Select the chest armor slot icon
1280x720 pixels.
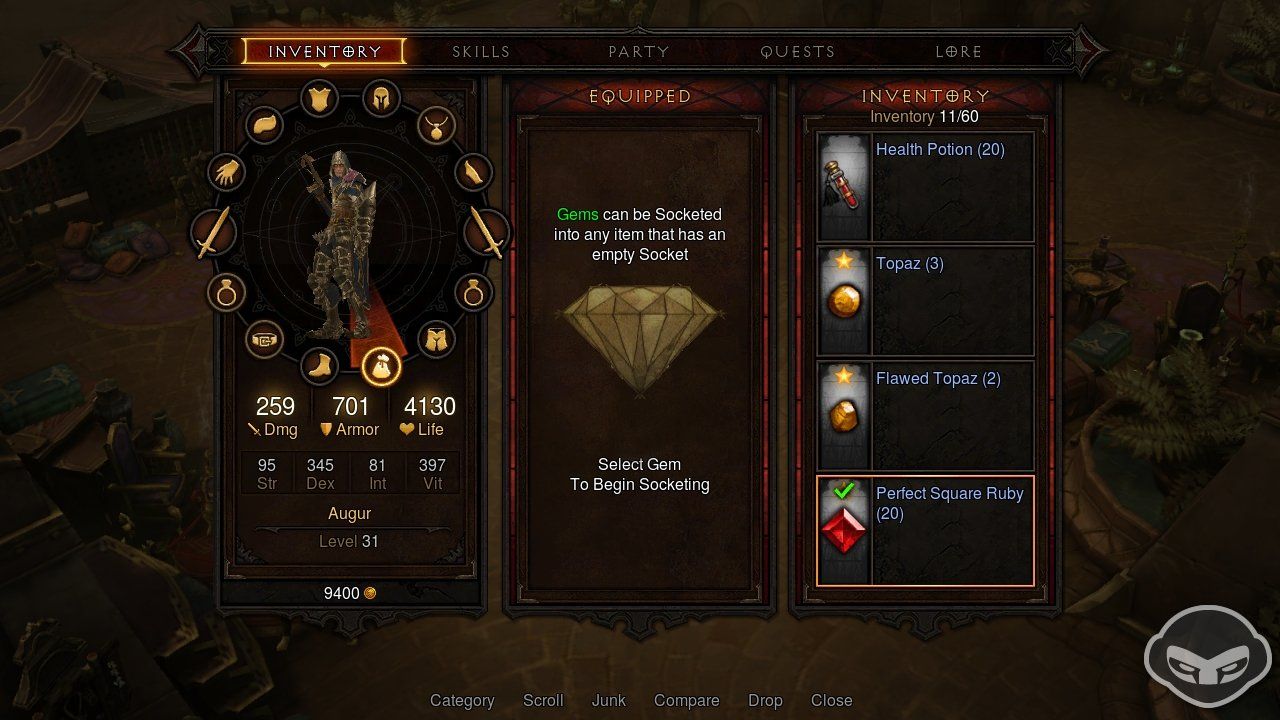pyautogui.click(x=319, y=99)
